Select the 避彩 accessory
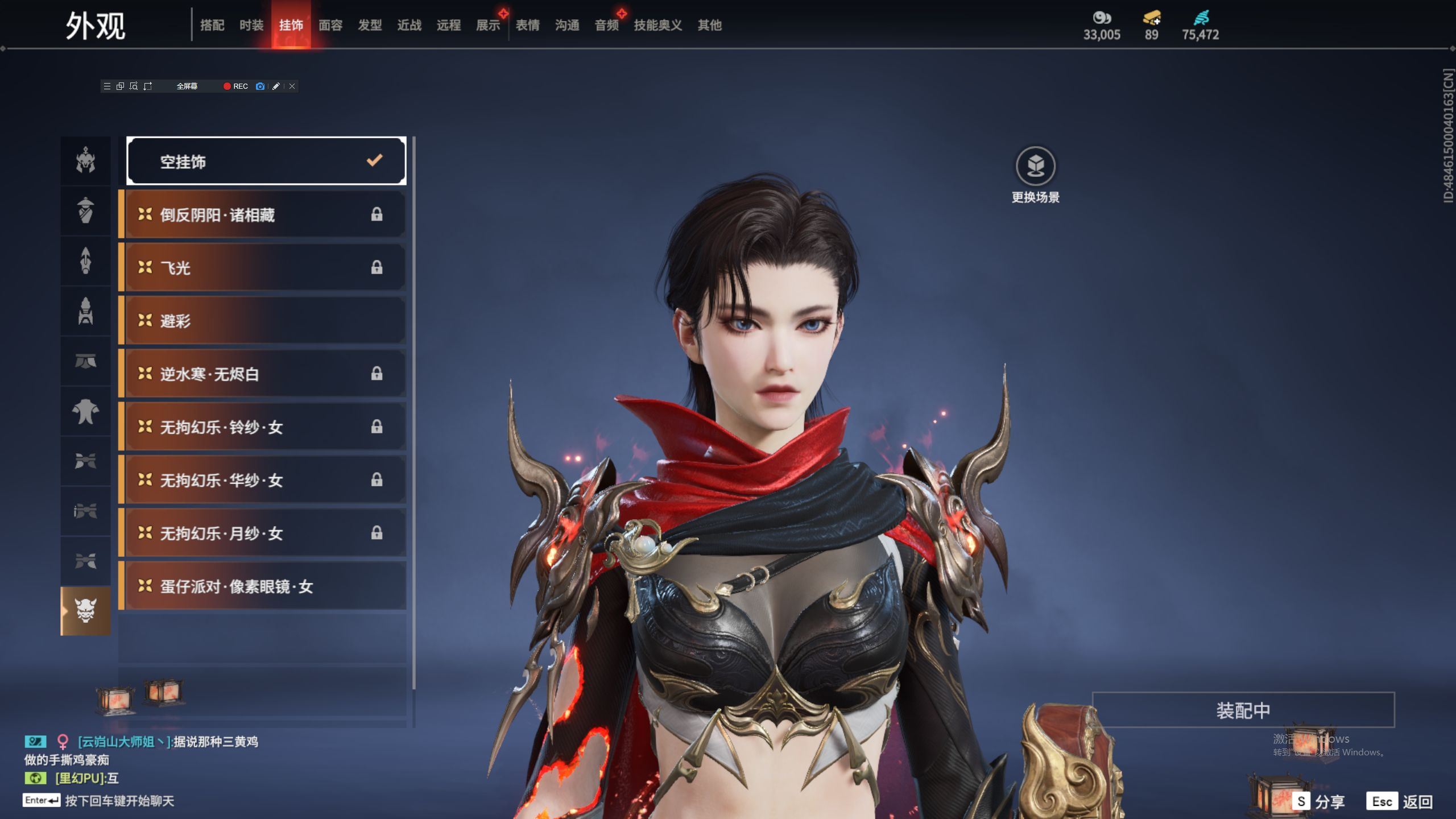The height and width of the screenshot is (819, 1456). click(264, 321)
